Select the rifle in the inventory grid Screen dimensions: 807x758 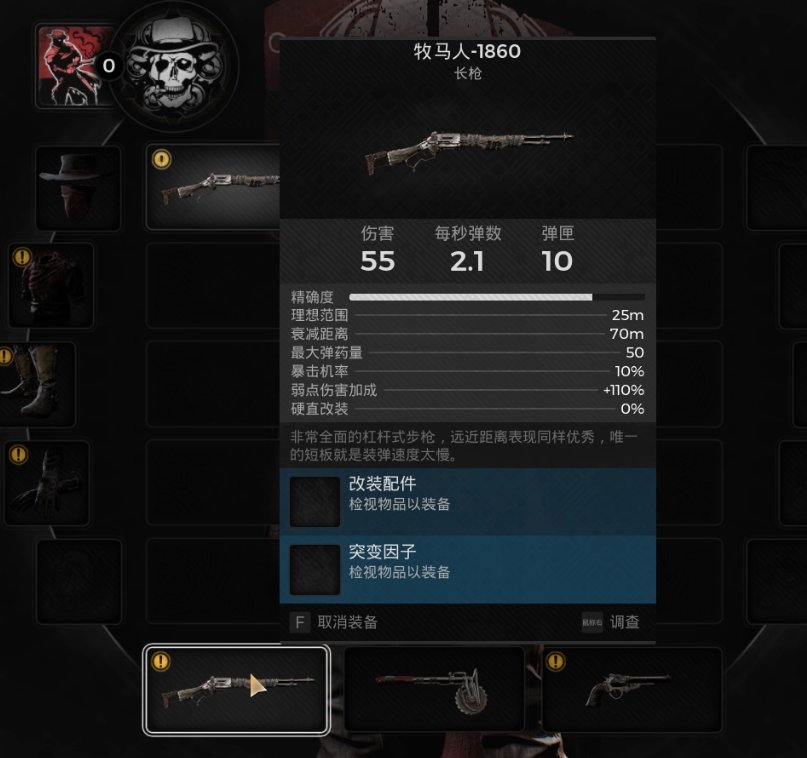pos(214,188)
